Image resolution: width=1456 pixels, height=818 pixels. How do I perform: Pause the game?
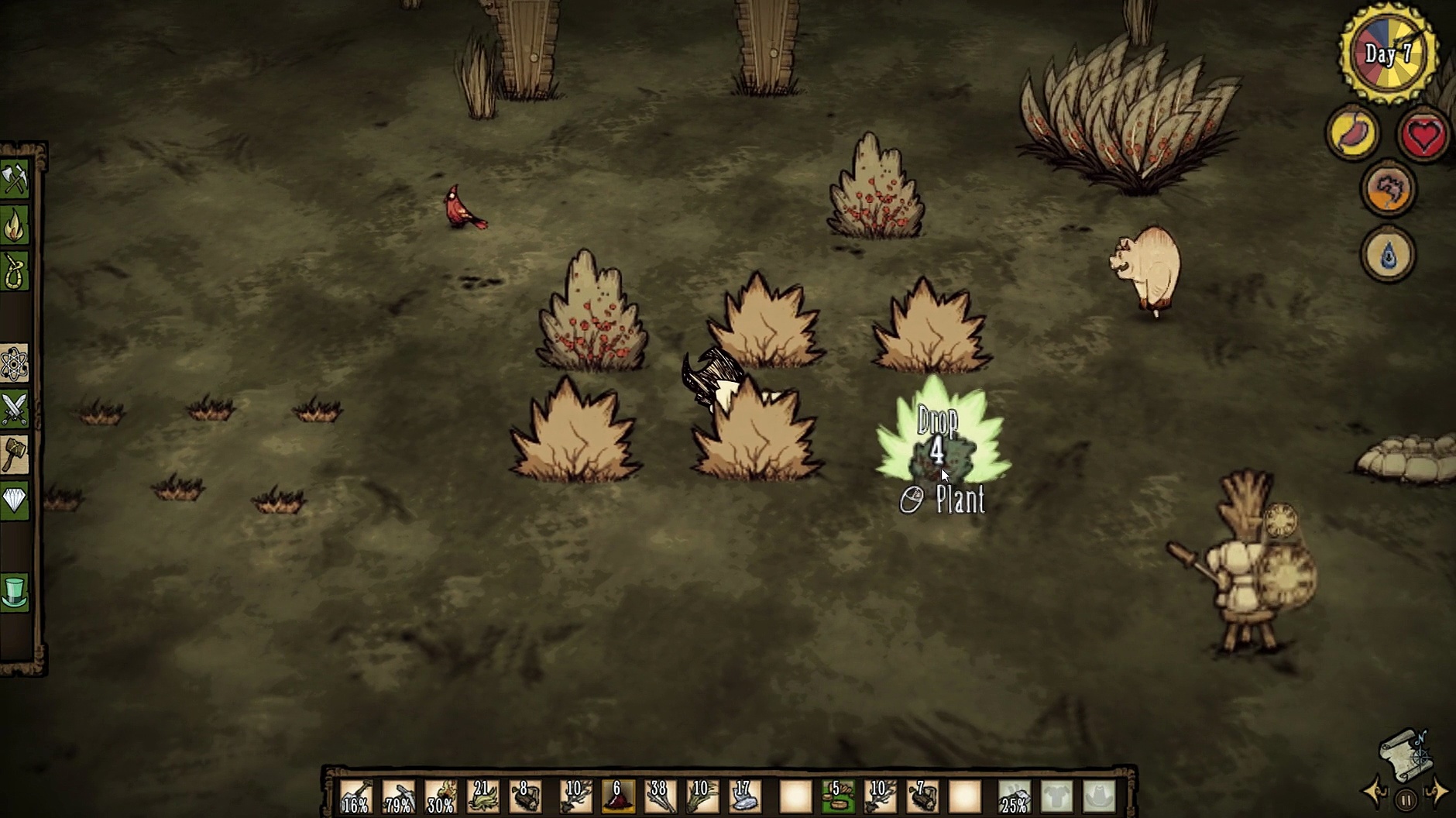click(x=1406, y=799)
